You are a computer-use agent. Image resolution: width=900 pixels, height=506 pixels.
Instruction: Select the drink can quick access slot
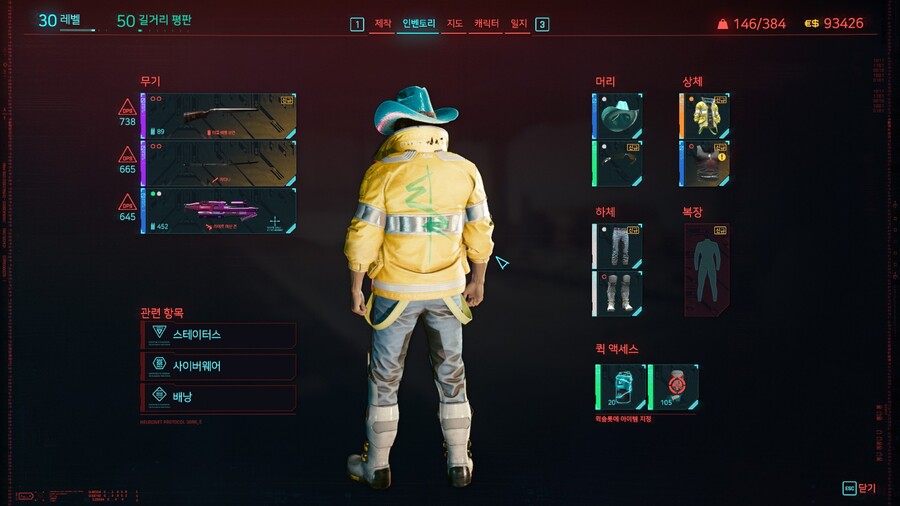point(621,387)
